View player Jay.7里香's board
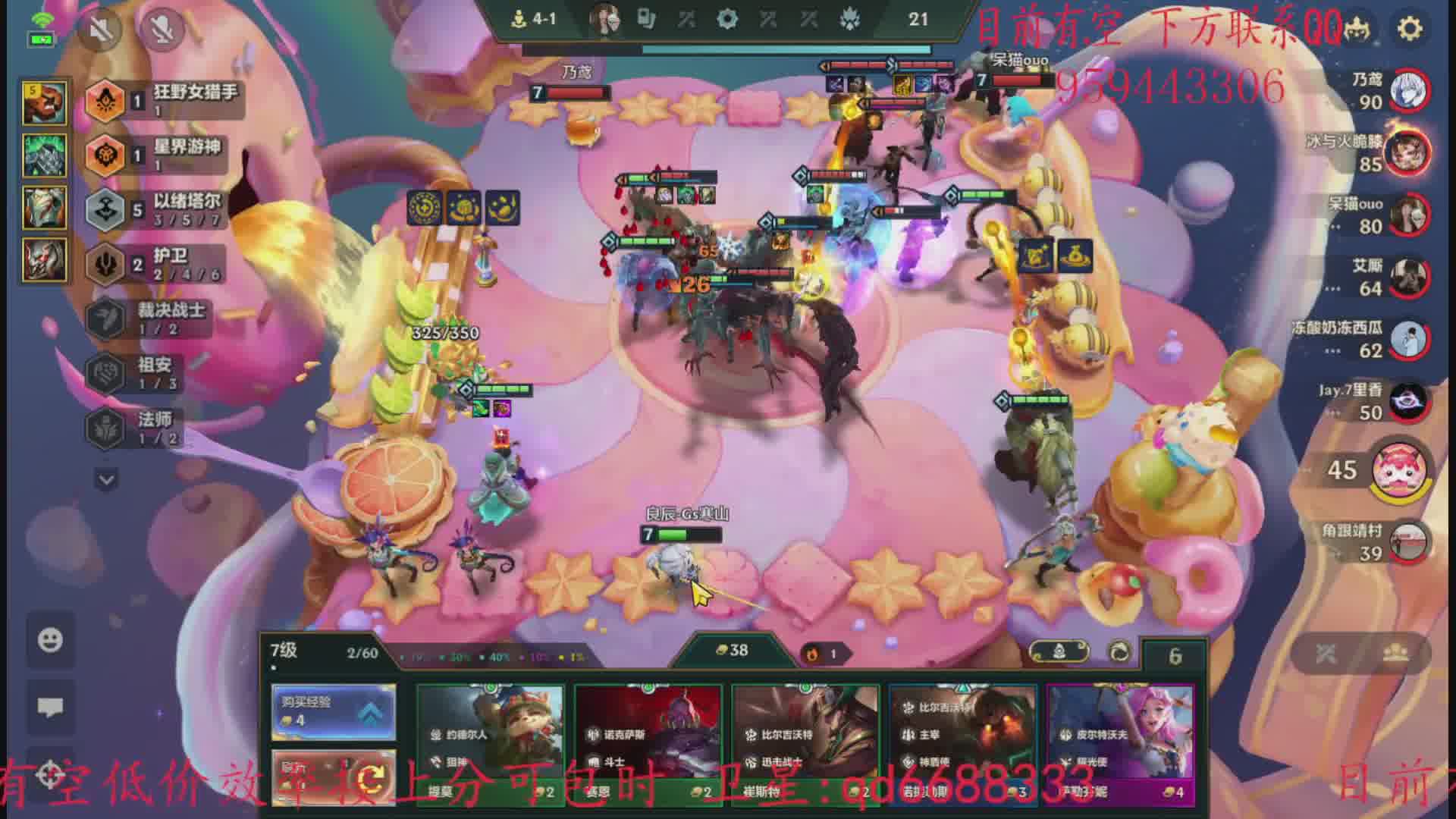The image size is (1456, 819). click(x=1409, y=402)
